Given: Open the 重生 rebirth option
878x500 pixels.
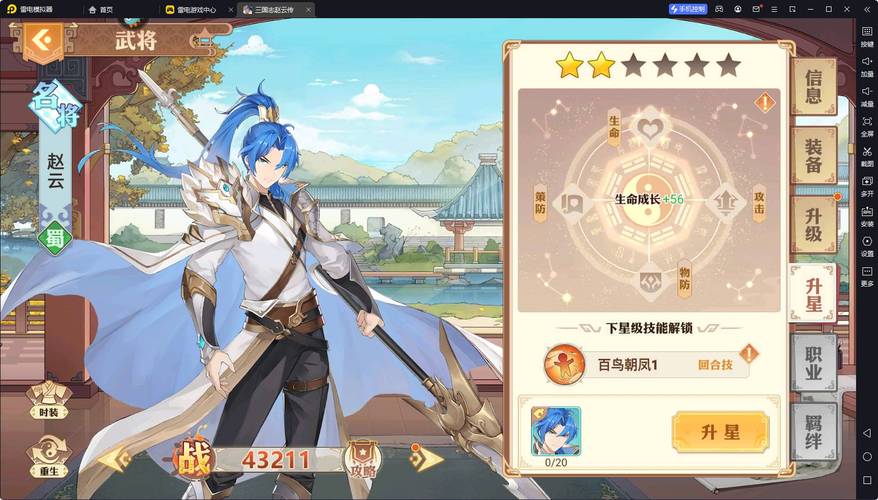Looking at the screenshot, I should (x=48, y=455).
